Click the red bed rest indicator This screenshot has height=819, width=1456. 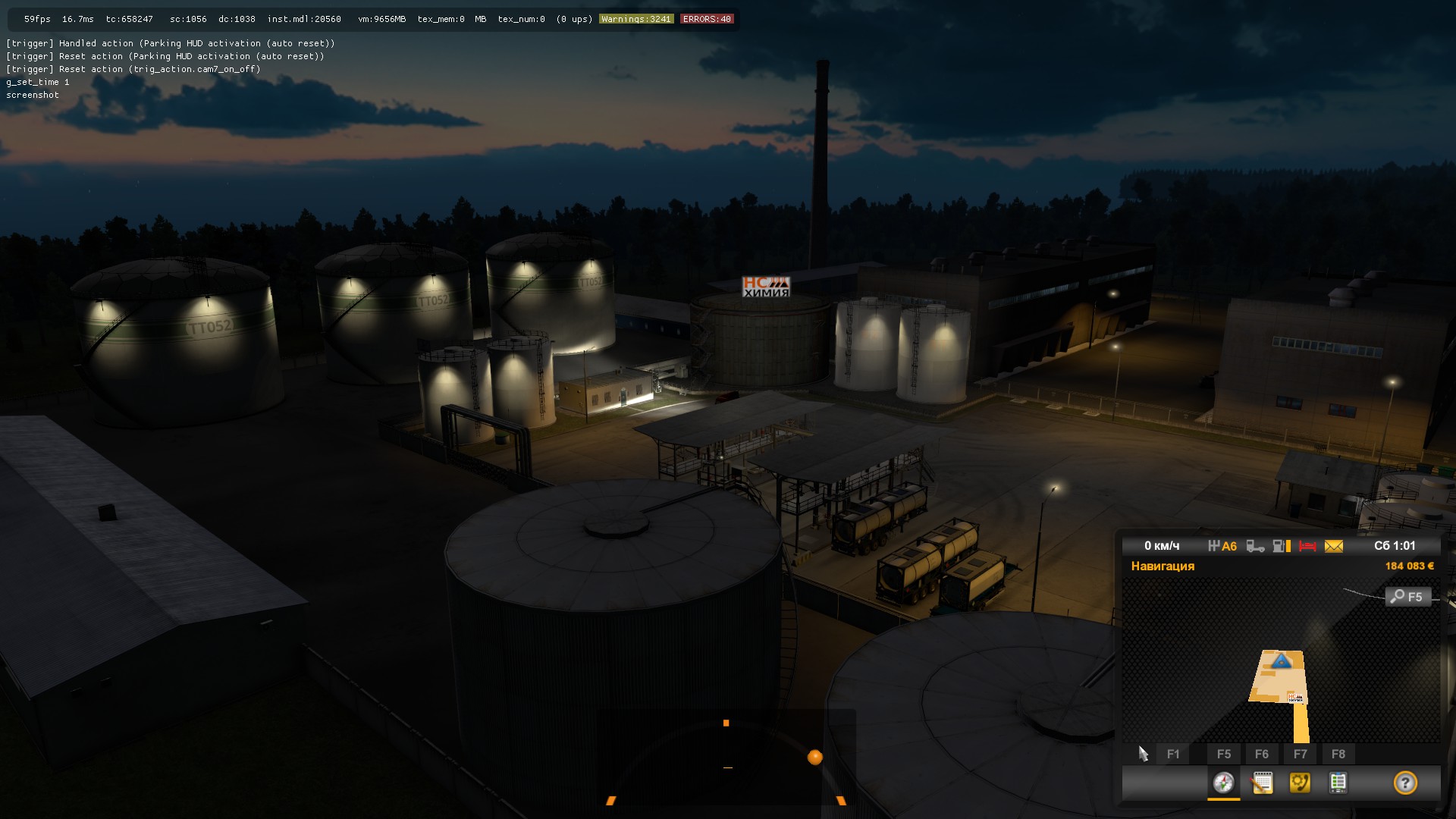(1307, 546)
